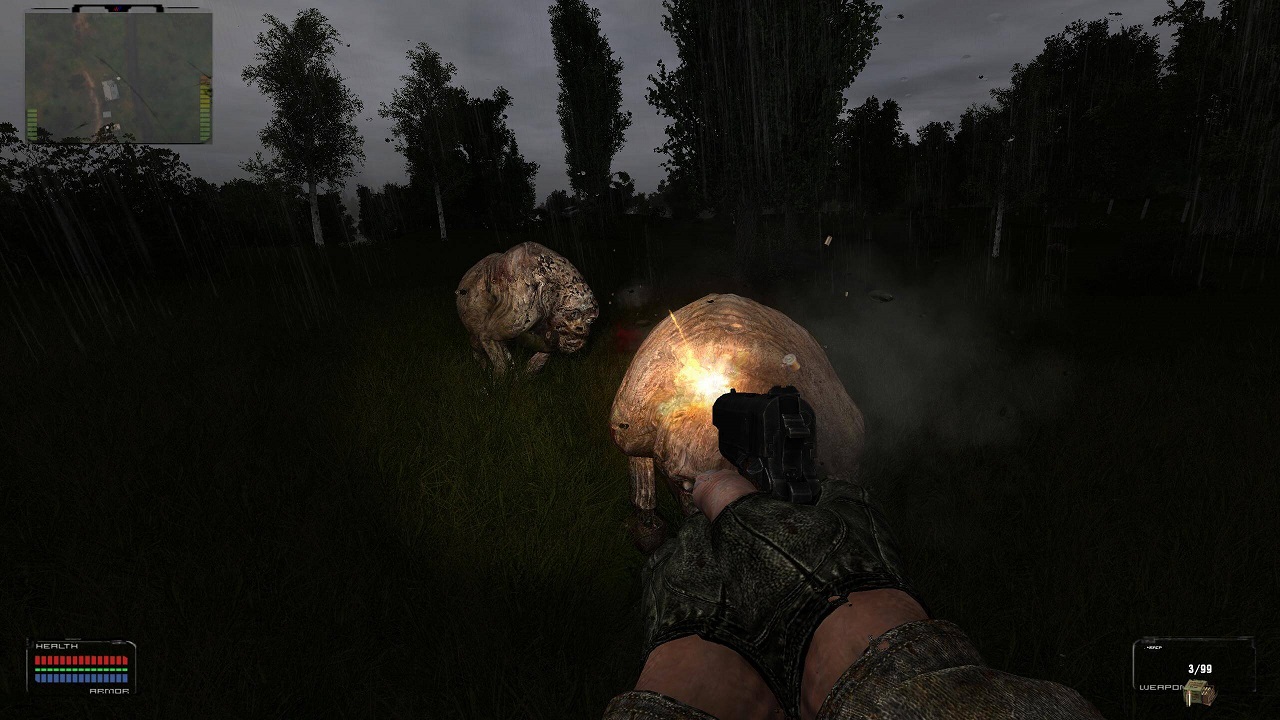
Task: Select the ammo box weapon icon
Action: [1199, 691]
